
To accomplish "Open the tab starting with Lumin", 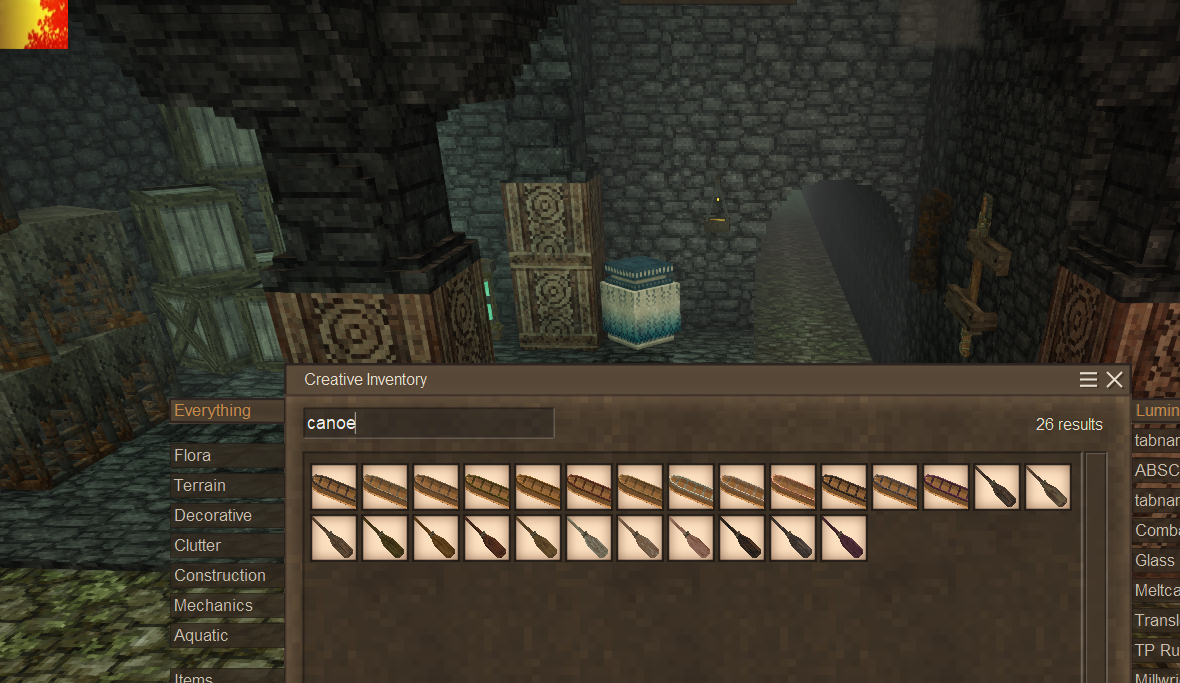I will (x=1157, y=410).
